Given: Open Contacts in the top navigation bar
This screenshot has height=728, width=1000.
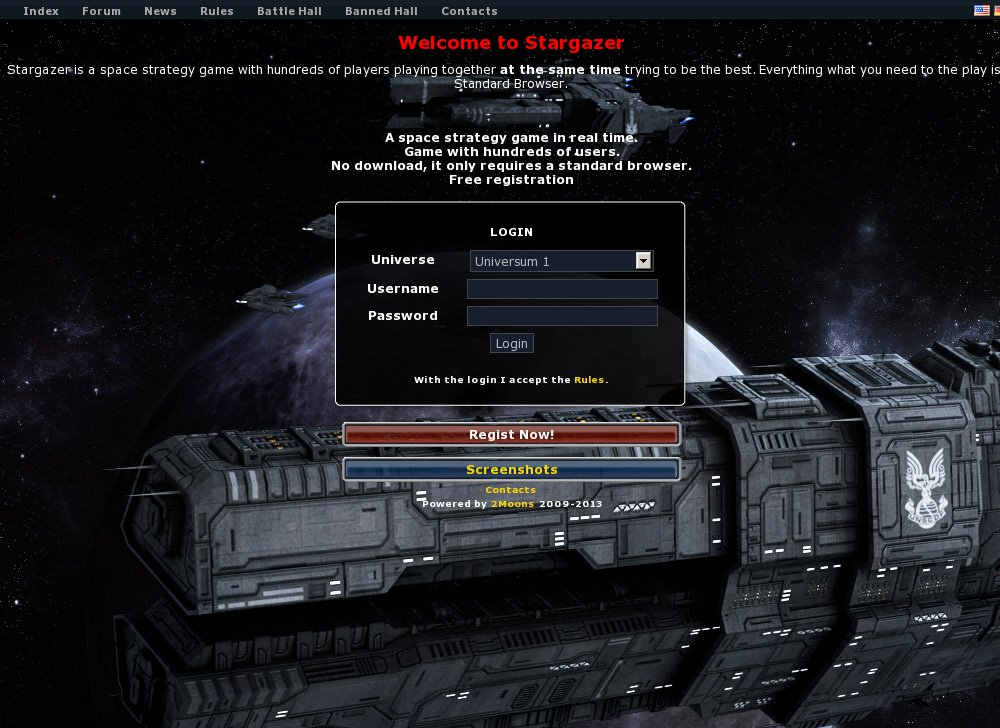Looking at the screenshot, I should (x=469, y=11).
